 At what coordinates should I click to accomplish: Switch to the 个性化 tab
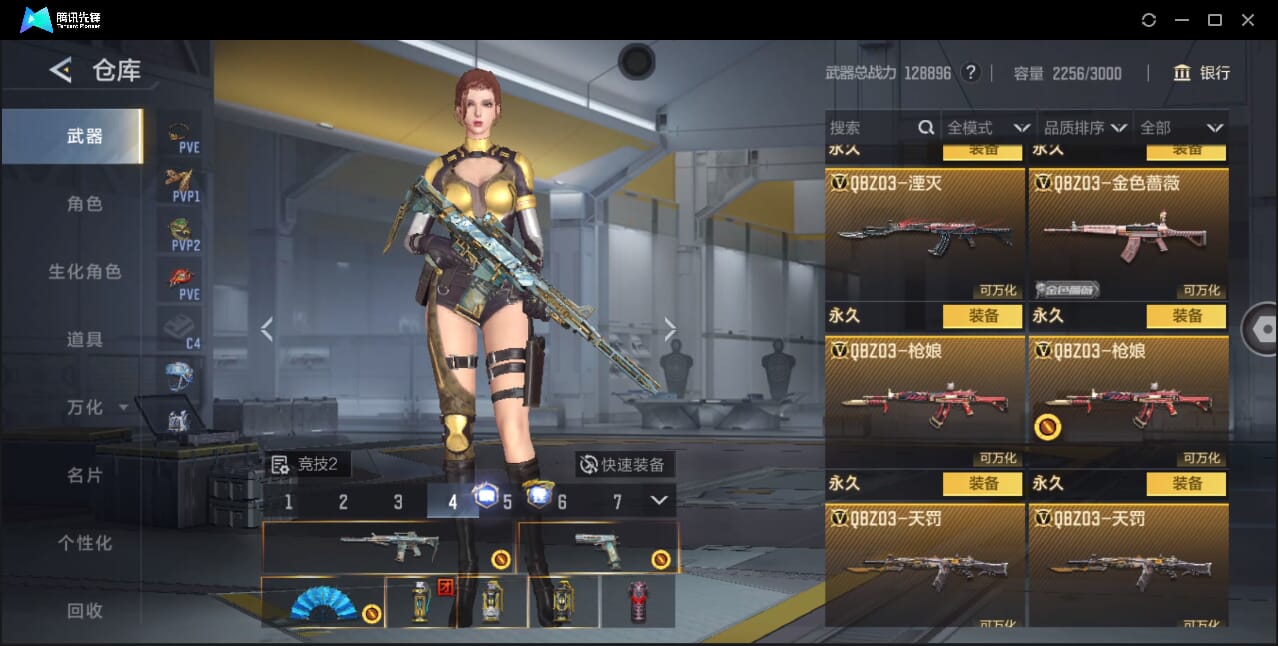(x=85, y=543)
